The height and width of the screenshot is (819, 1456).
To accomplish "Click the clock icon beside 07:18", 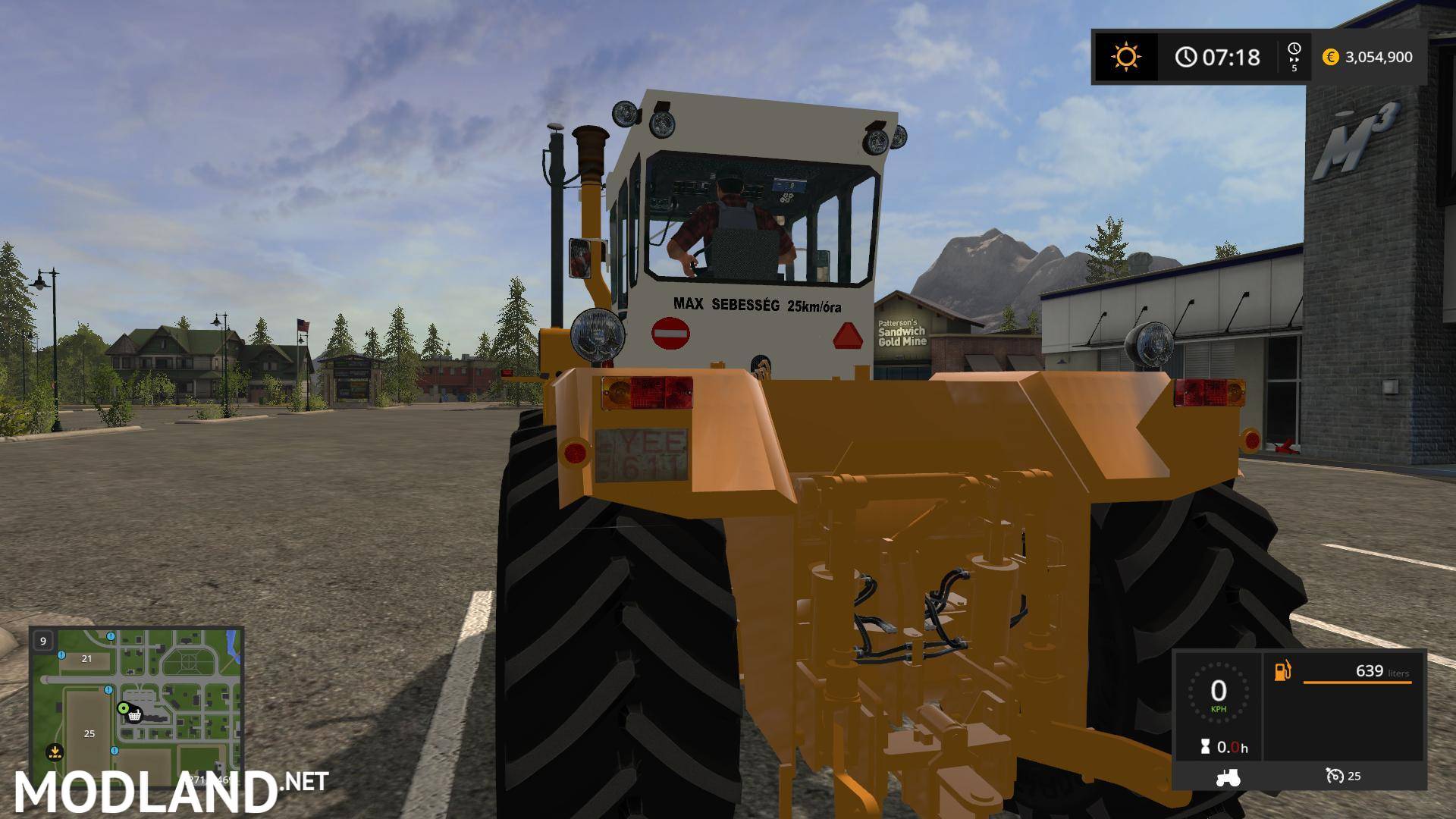I will coord(1185,57).
